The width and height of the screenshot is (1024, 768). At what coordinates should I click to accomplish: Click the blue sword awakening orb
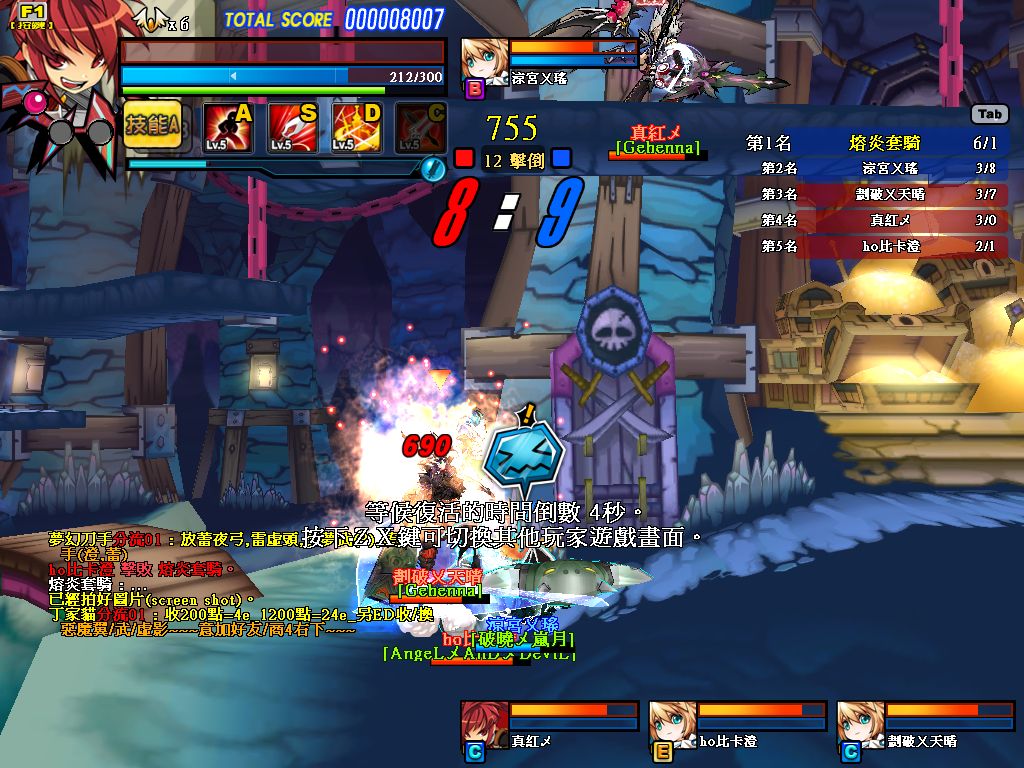click(433, 168)
